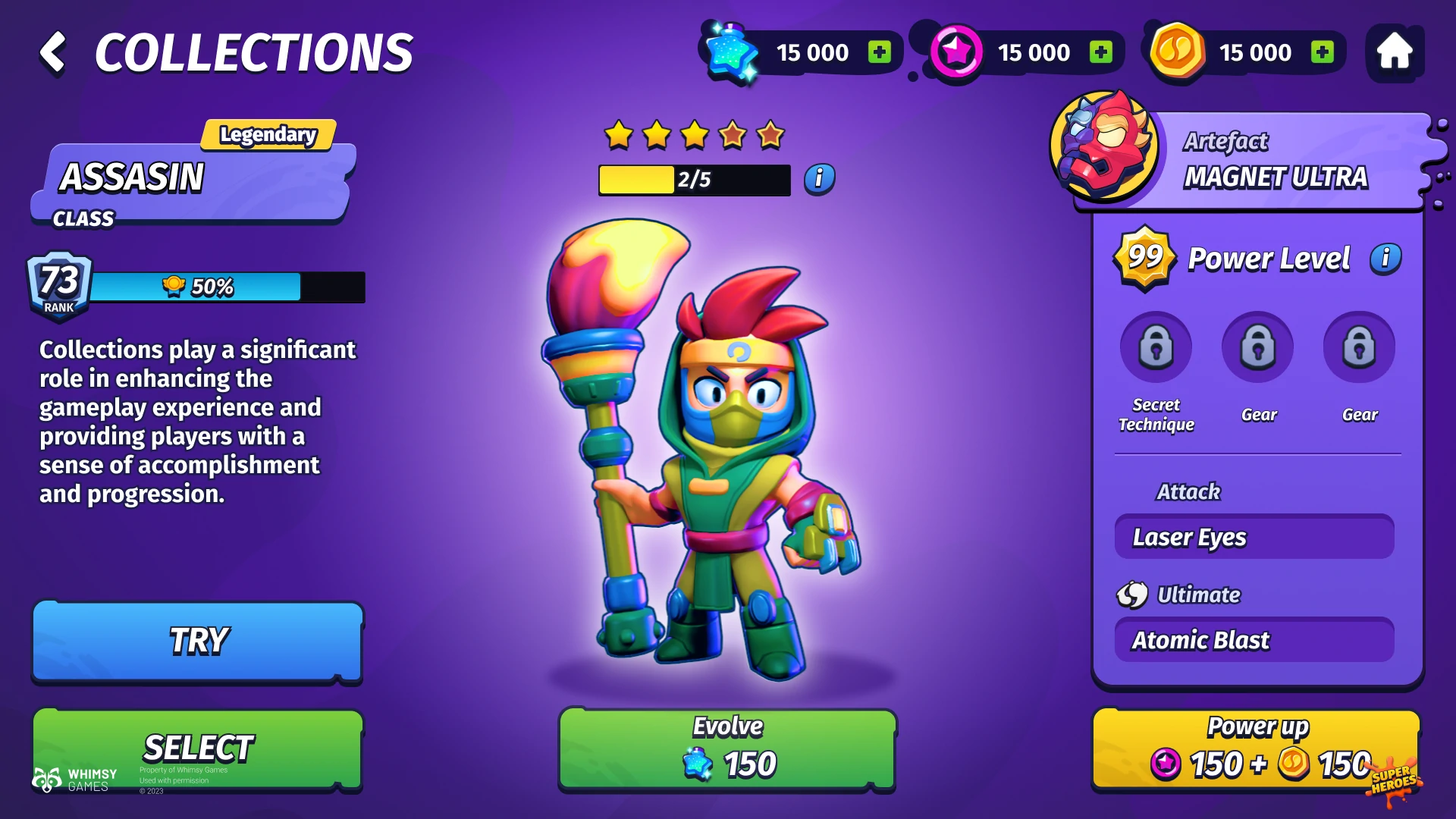This screenshot has height=819, width=1456.
Task: Go back using the white arrow
Action: [x=53, y=52]
